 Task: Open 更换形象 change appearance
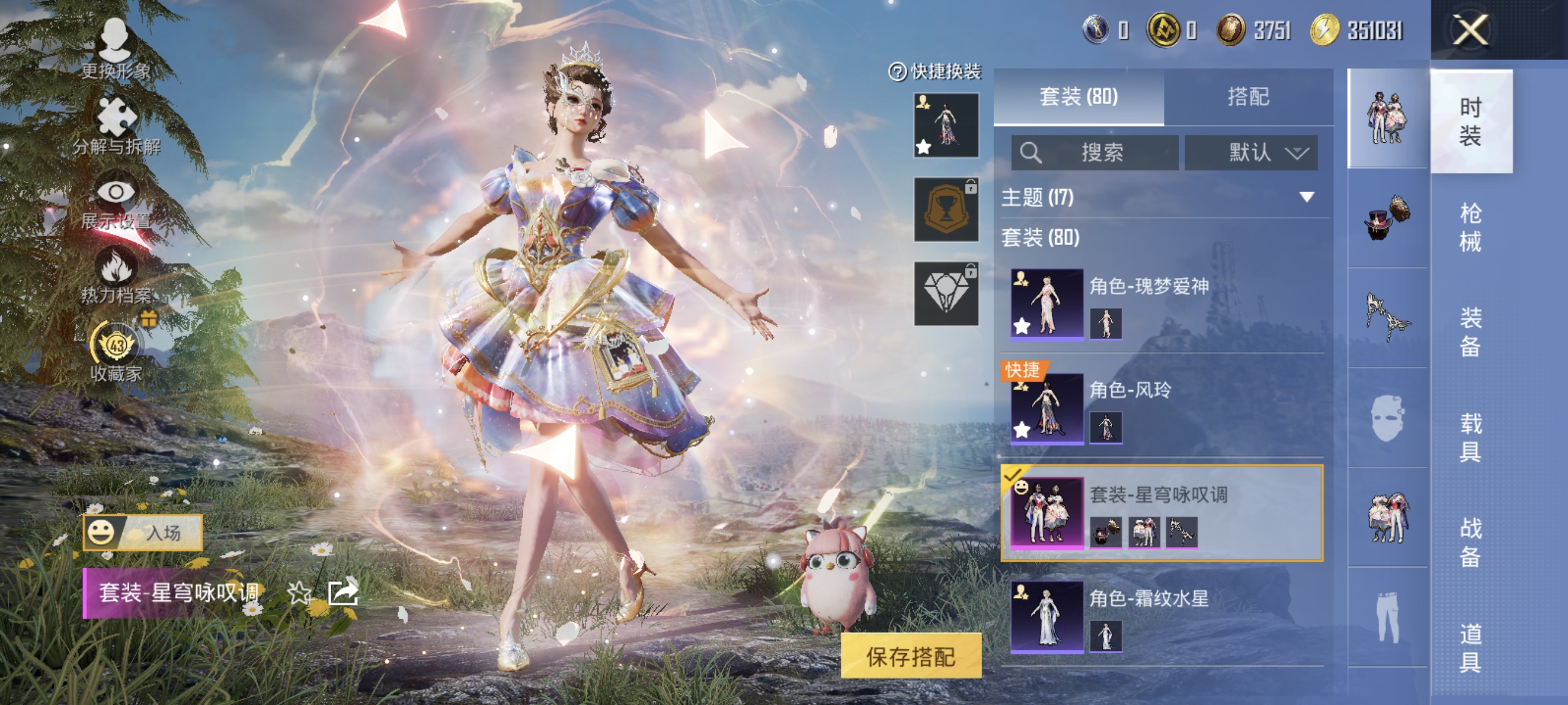[115, 49]
